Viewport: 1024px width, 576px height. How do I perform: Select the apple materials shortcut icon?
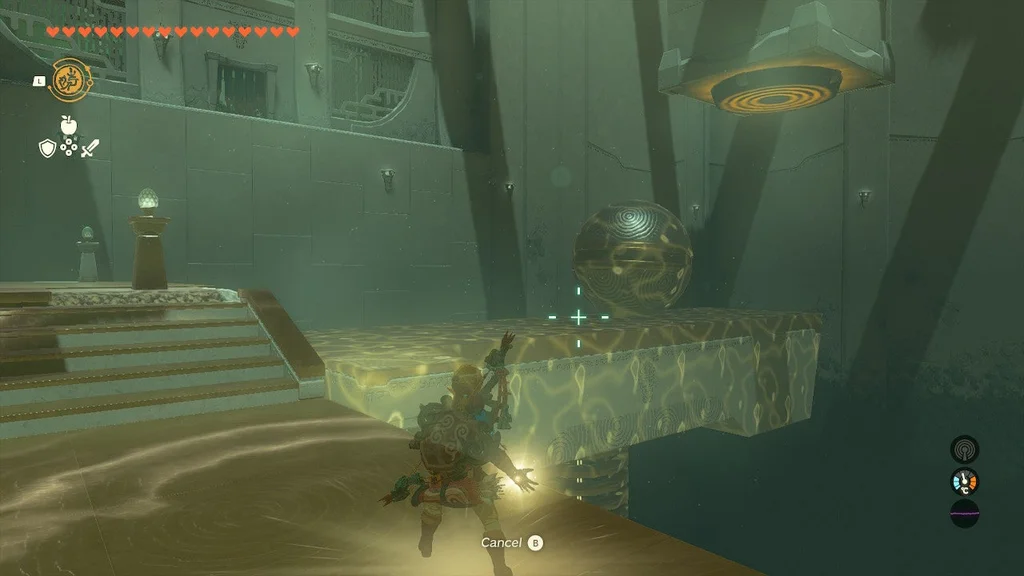[x=68, y=125]
